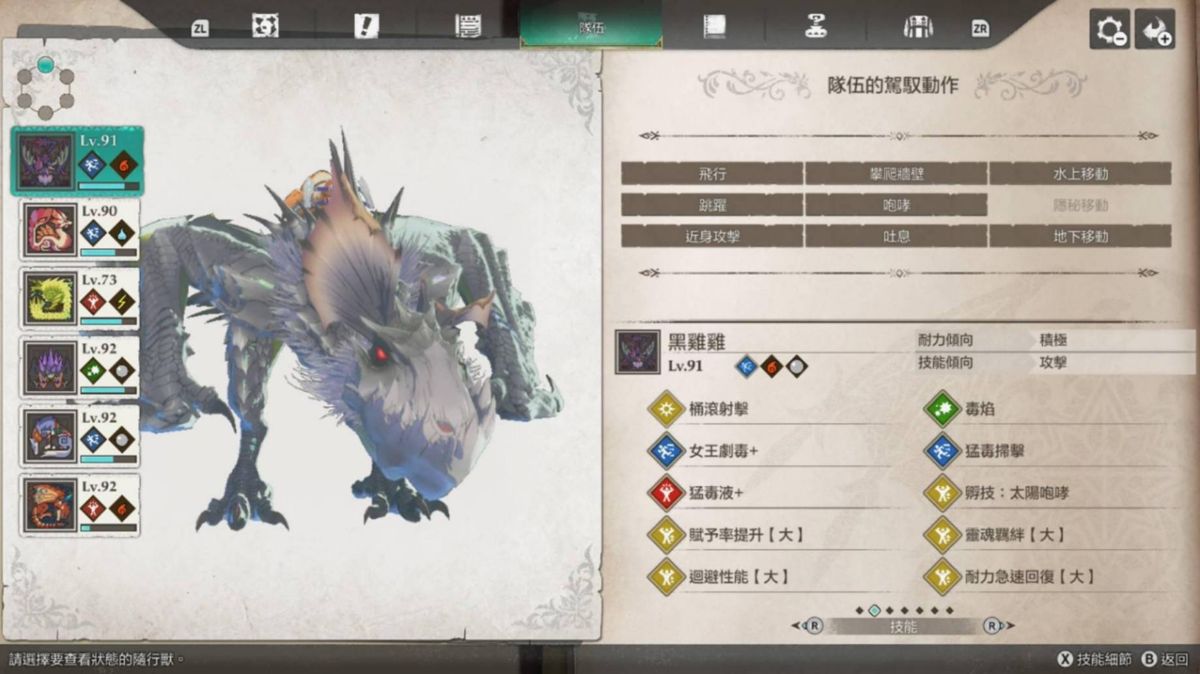View the 桶滾射擊 skill
Screen dimensions: 1200x674
coord(720,409)
